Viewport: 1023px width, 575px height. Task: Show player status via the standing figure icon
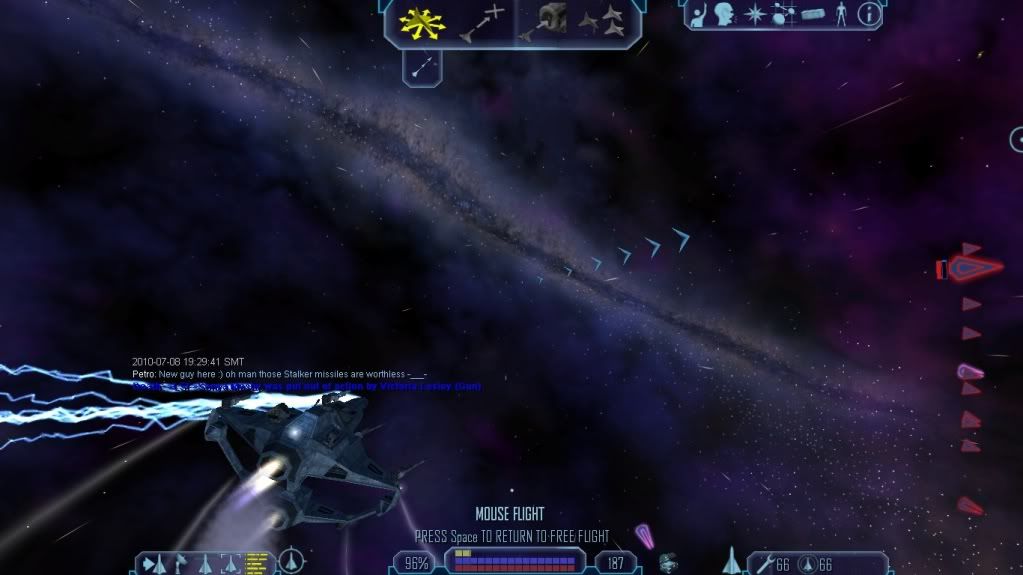pos(840,14)
